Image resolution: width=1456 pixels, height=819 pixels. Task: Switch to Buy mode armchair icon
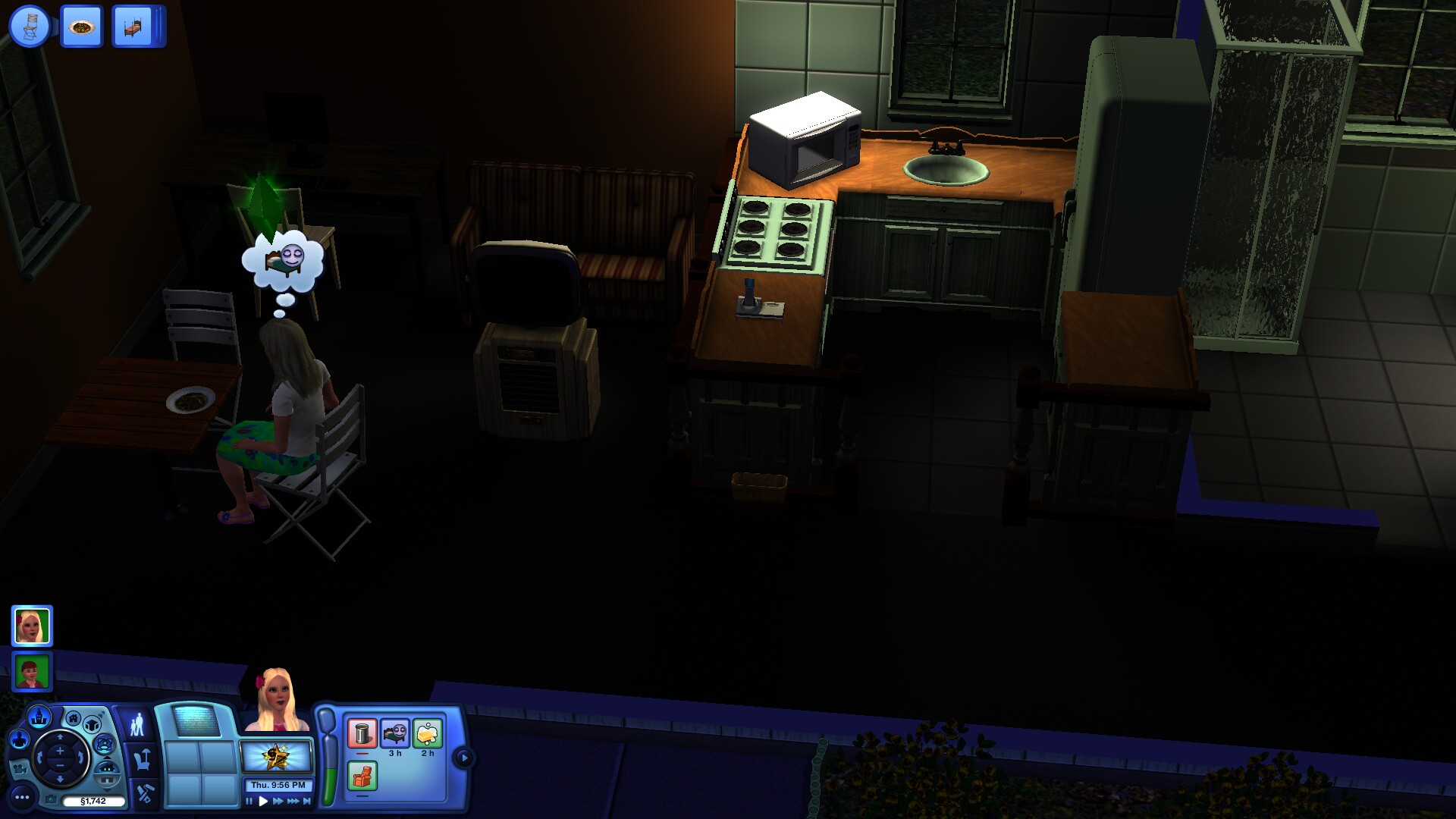(141, 761)
